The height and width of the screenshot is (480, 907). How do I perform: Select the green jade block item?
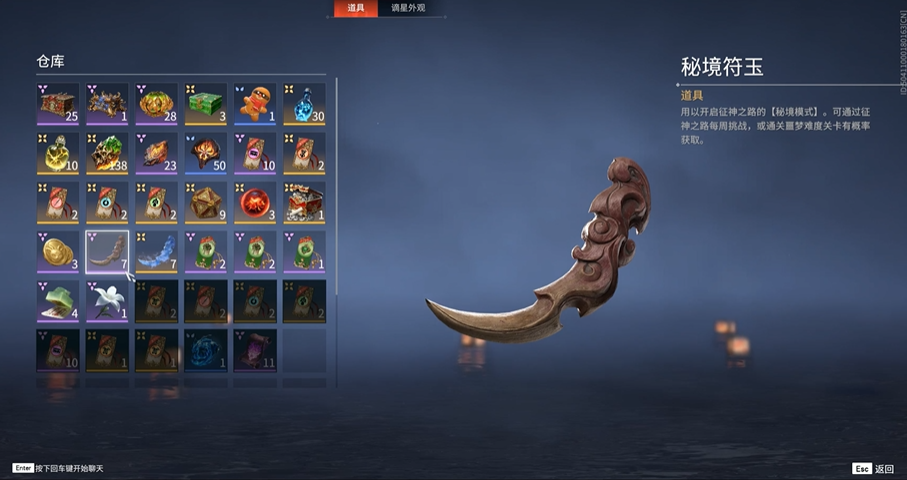[x=58, y=300]
